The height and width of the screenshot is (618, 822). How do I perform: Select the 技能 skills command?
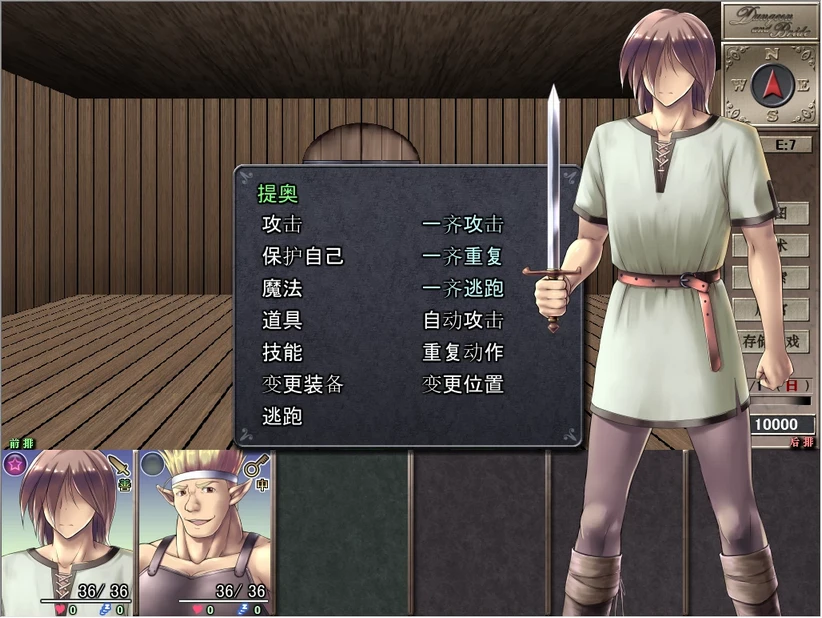coord(281,353)
